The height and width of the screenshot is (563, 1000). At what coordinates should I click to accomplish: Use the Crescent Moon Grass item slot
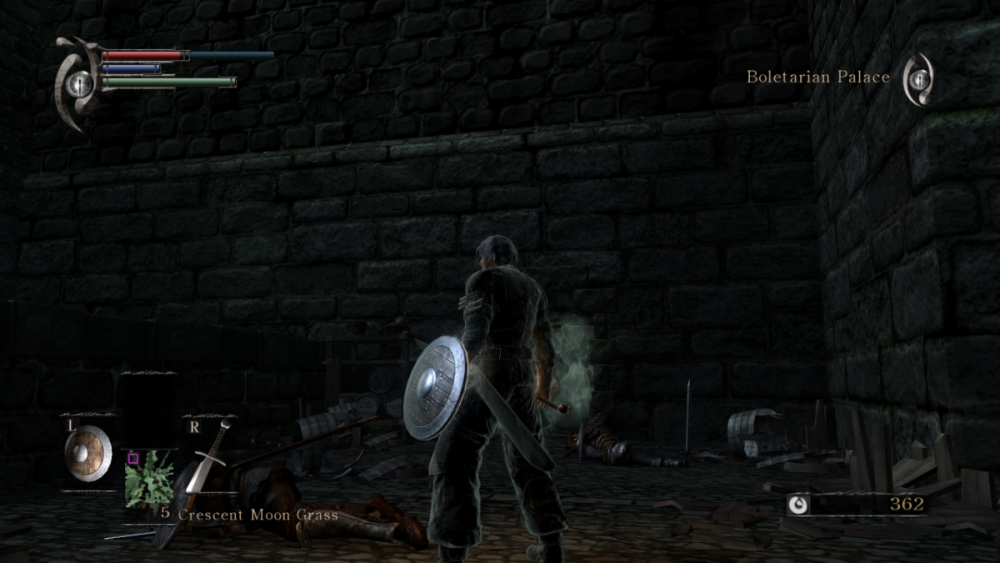pos(147,478)
